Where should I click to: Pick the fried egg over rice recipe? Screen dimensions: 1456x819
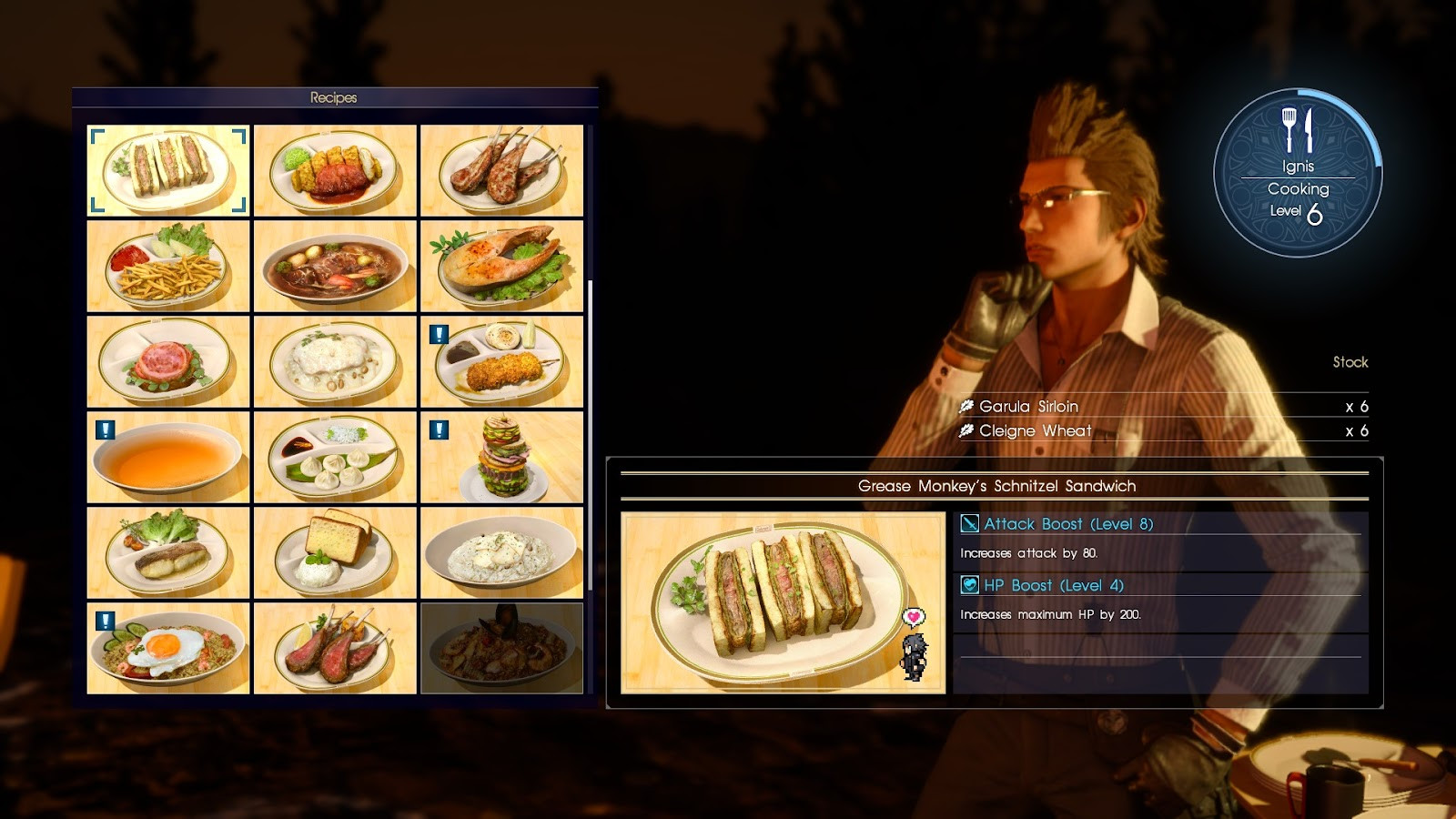click(168, 648)
